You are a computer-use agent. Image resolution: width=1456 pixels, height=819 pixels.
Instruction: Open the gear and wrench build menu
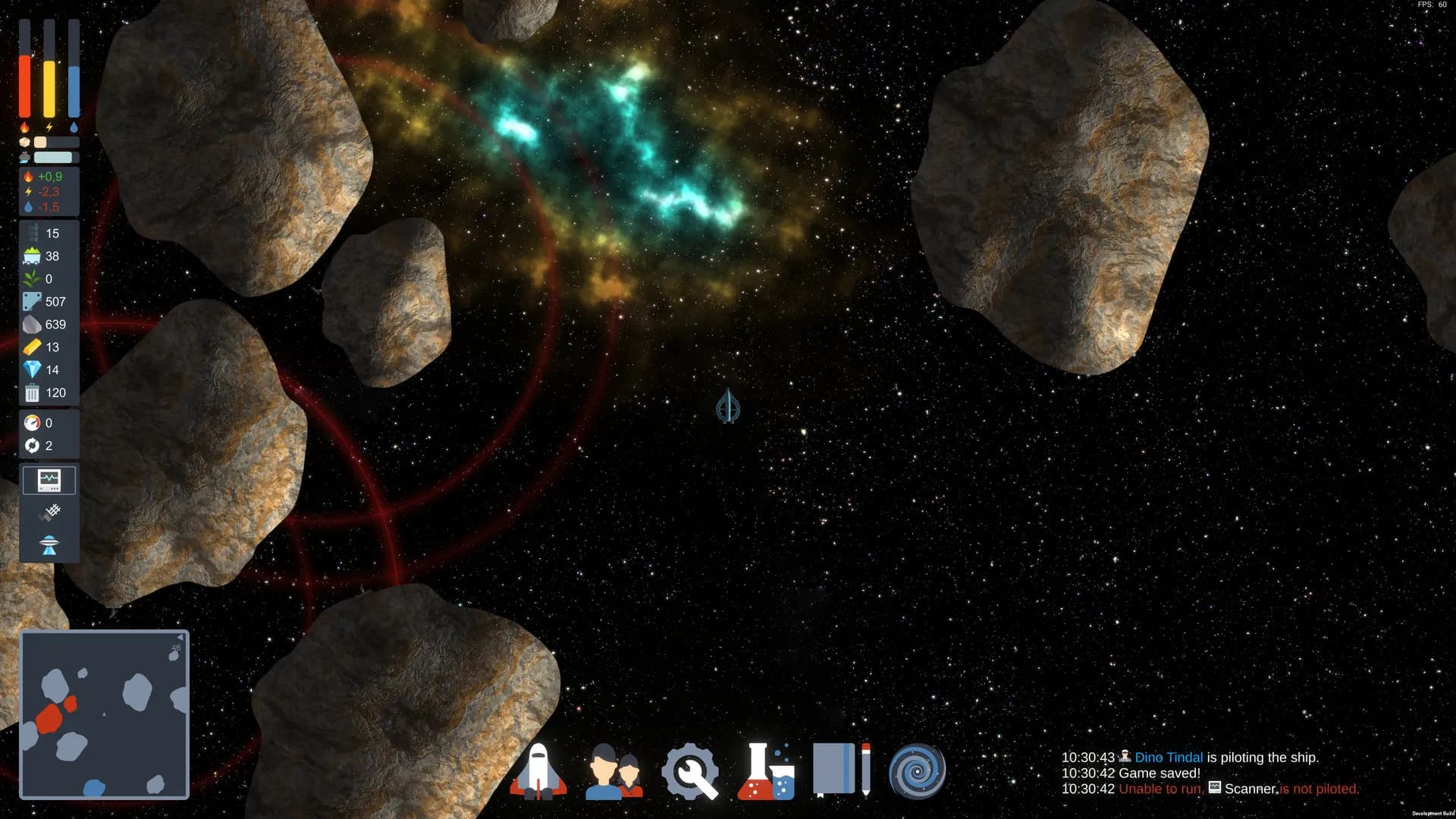point(689,772)
